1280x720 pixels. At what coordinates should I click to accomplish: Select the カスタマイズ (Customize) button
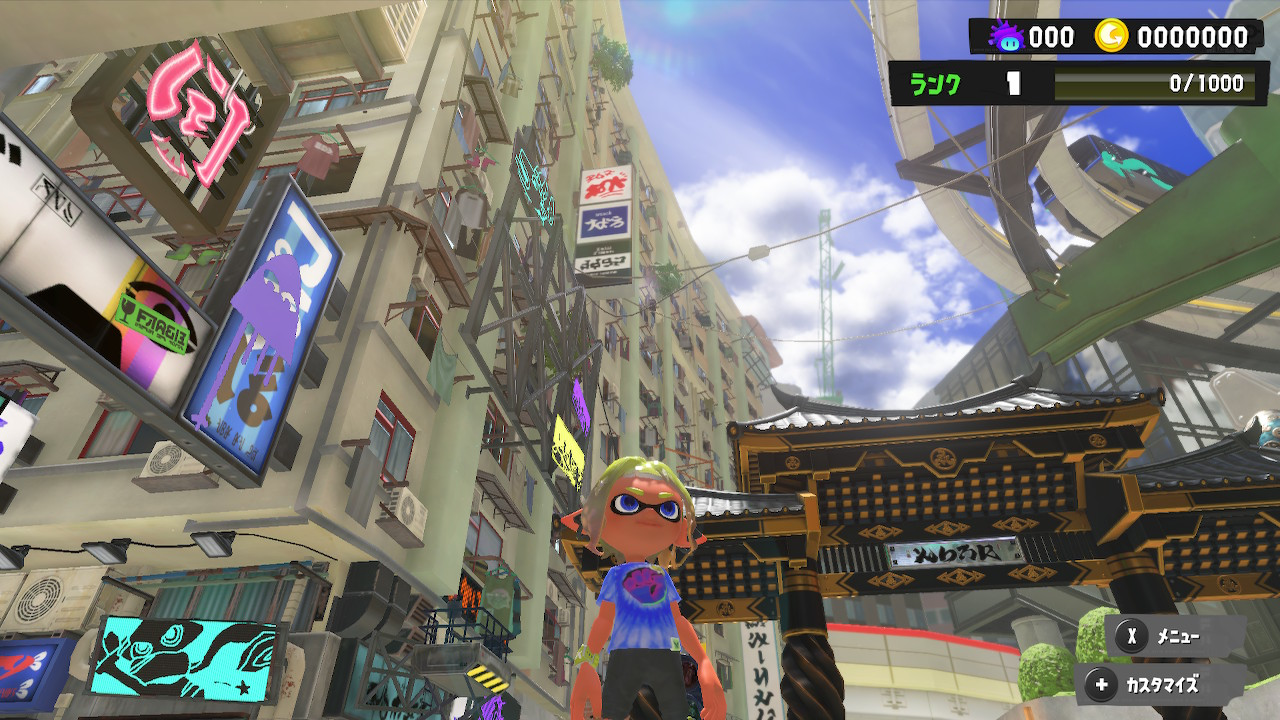tap(1160, 685)
